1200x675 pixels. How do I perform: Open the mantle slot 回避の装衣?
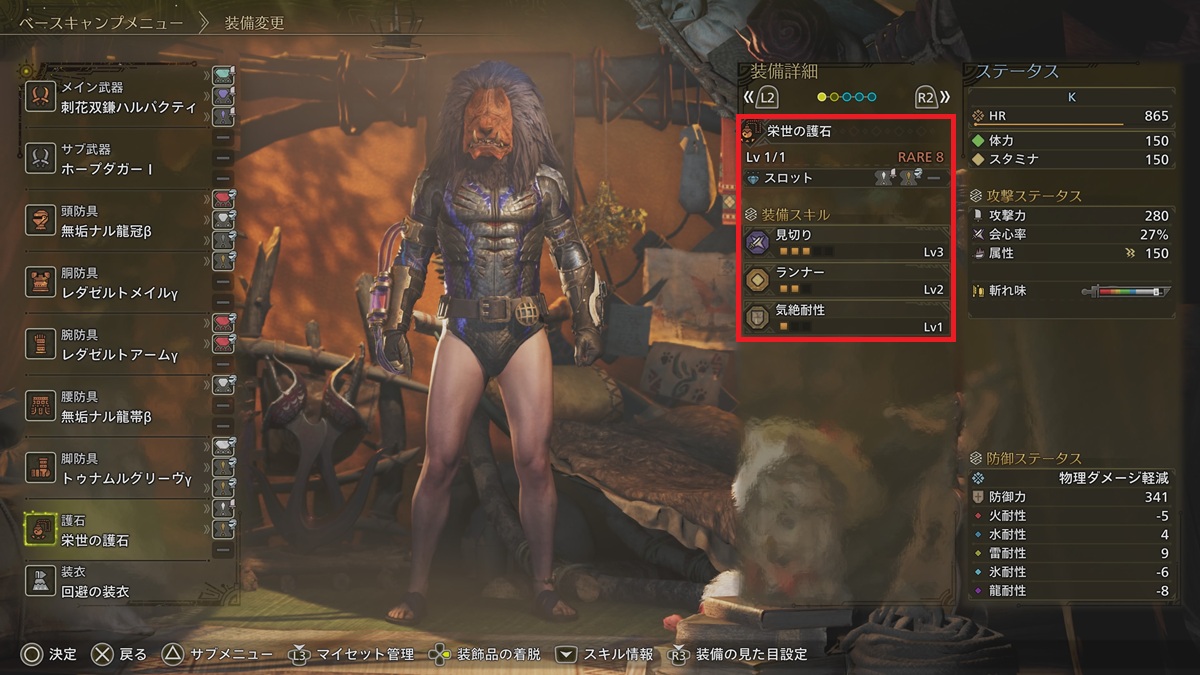tap(120, 583)
